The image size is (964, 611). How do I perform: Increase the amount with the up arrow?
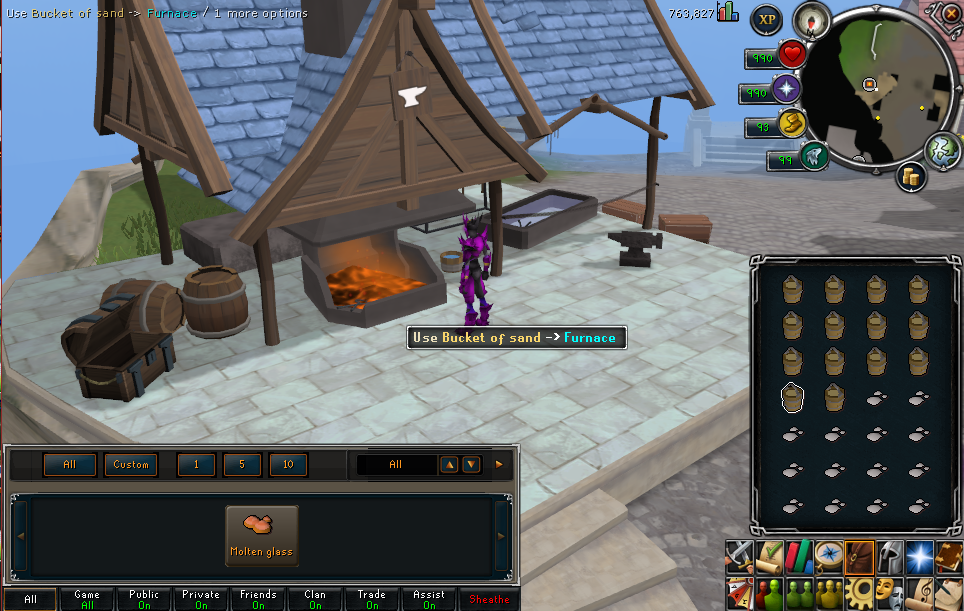click(x=450, y=465)
